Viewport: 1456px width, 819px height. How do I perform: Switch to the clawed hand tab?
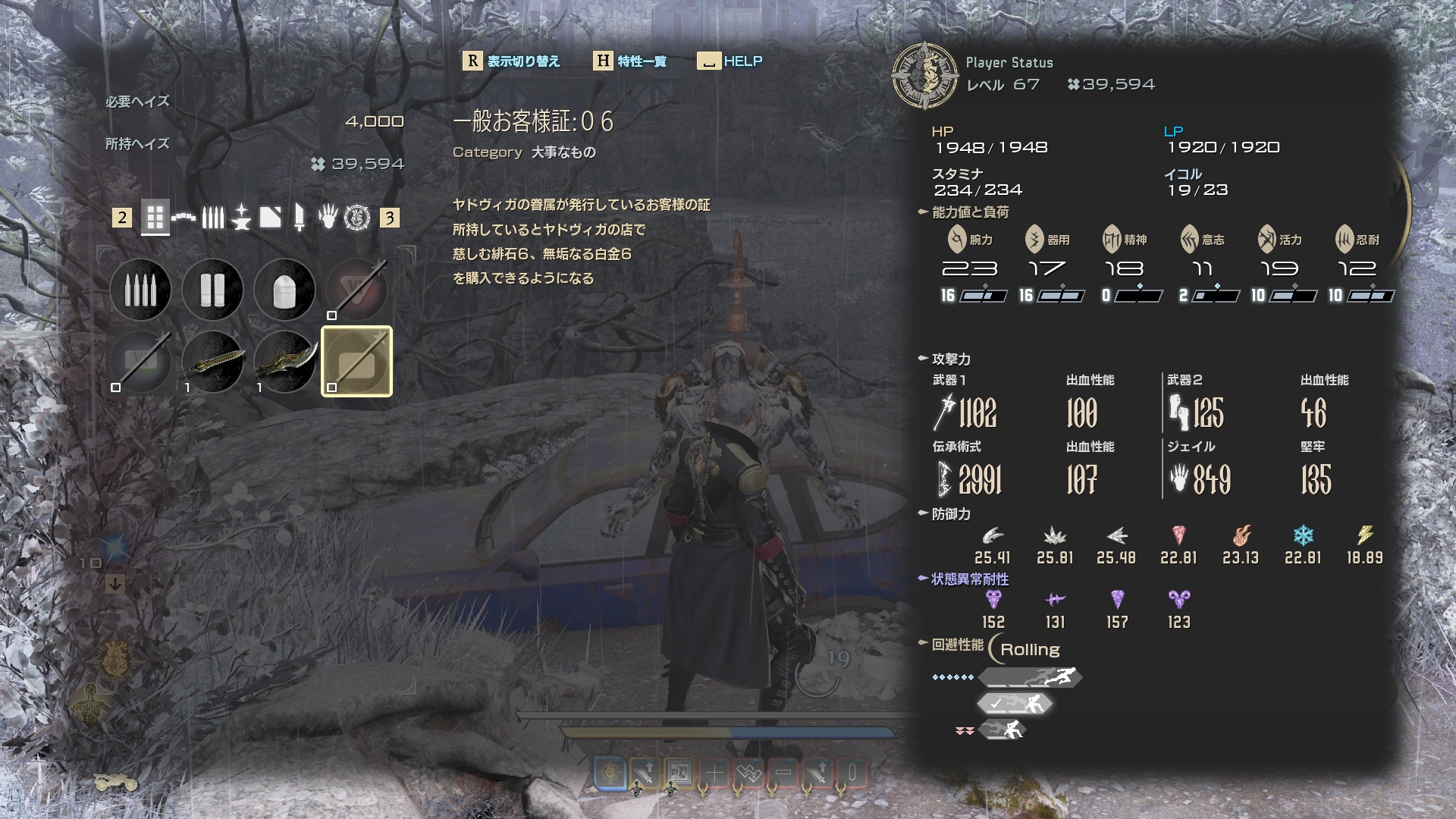(x=328, y=218)
